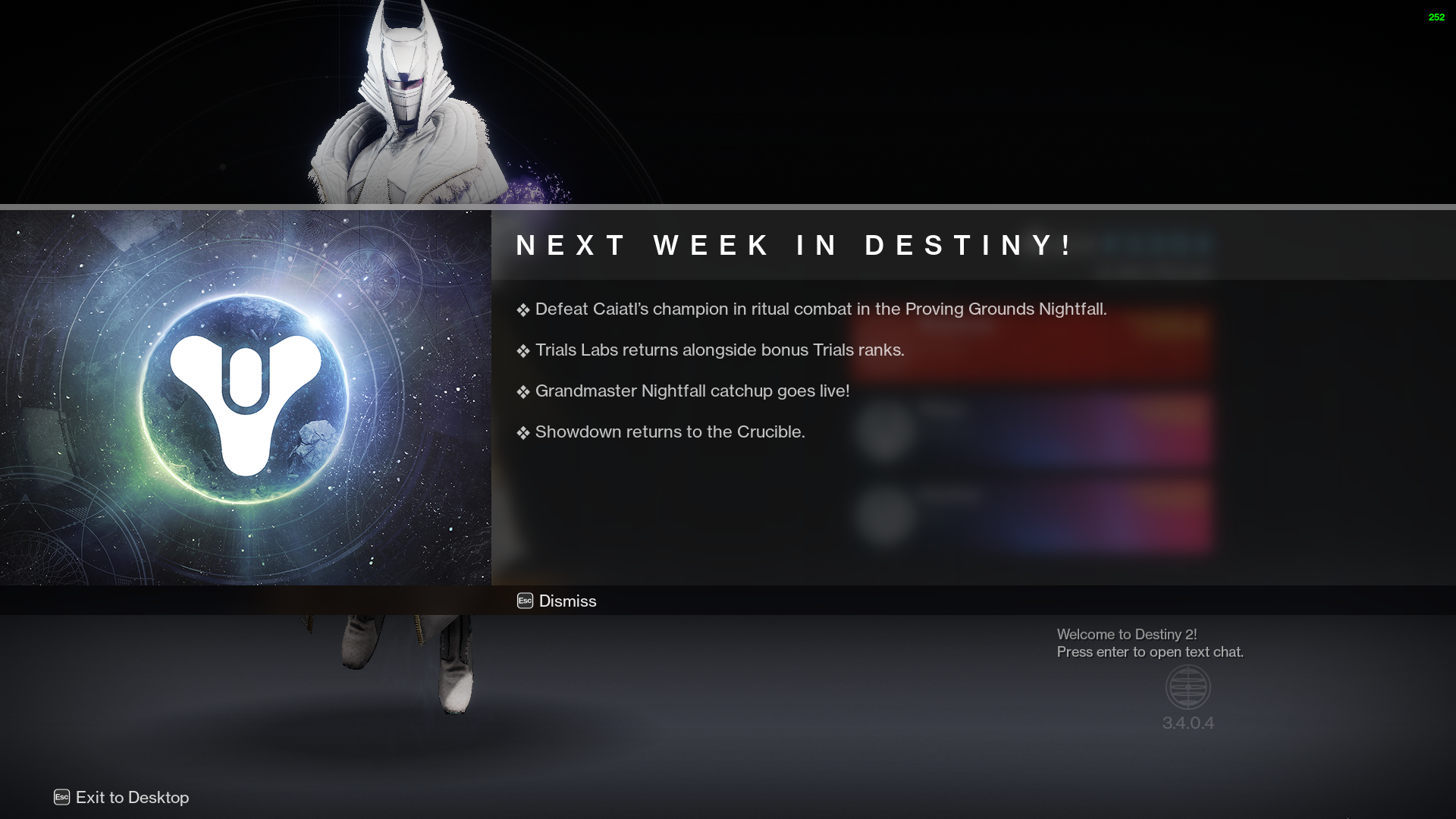Click the version number 3.4.0.4
Image resolution: width=1456 pixels, height=819 pixels.
click(1188, 723)
